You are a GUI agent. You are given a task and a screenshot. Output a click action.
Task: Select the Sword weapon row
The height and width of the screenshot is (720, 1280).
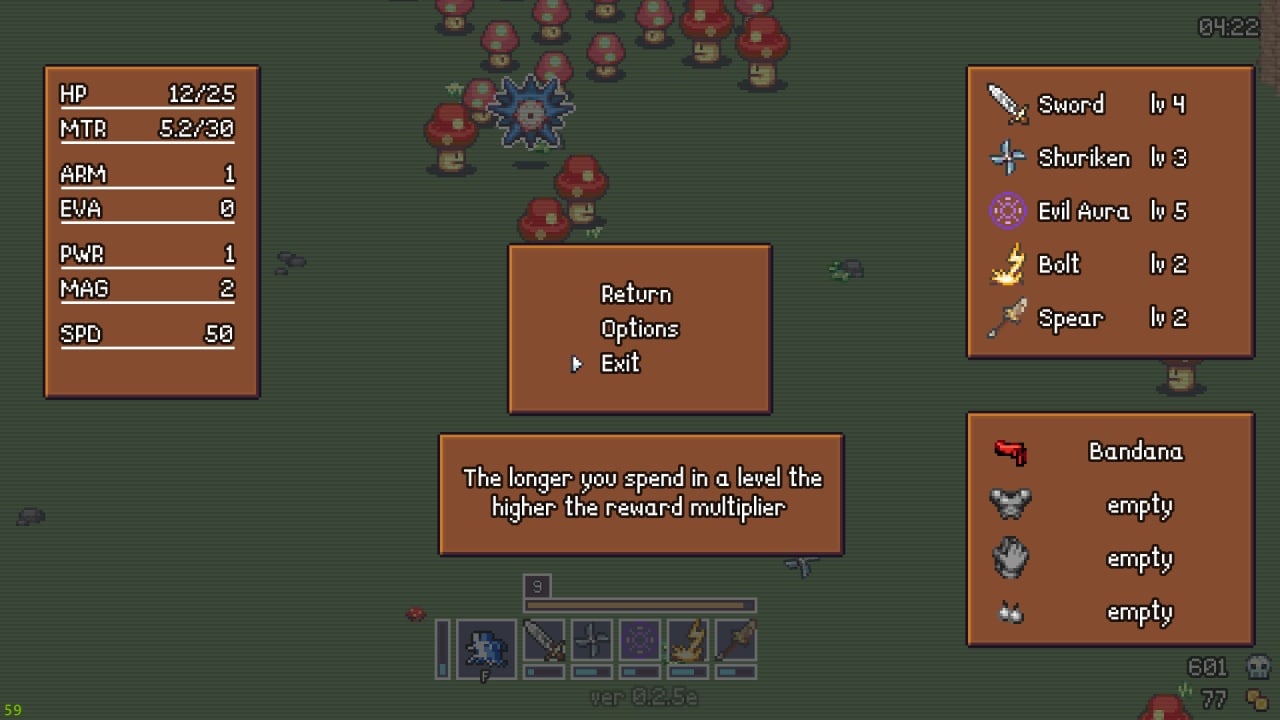click(1087, 104)
